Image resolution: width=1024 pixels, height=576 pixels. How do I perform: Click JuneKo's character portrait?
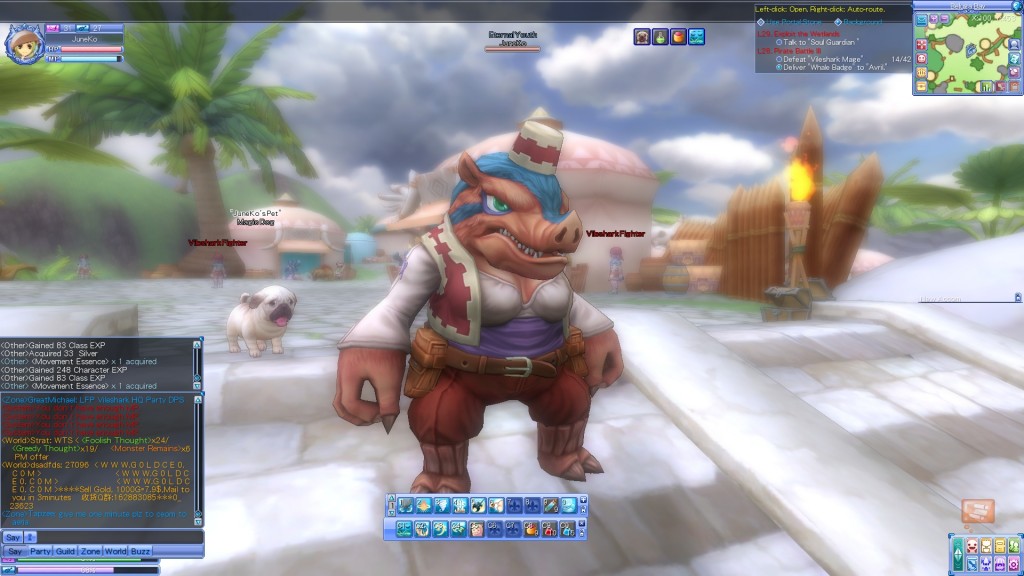coord(24,43)
